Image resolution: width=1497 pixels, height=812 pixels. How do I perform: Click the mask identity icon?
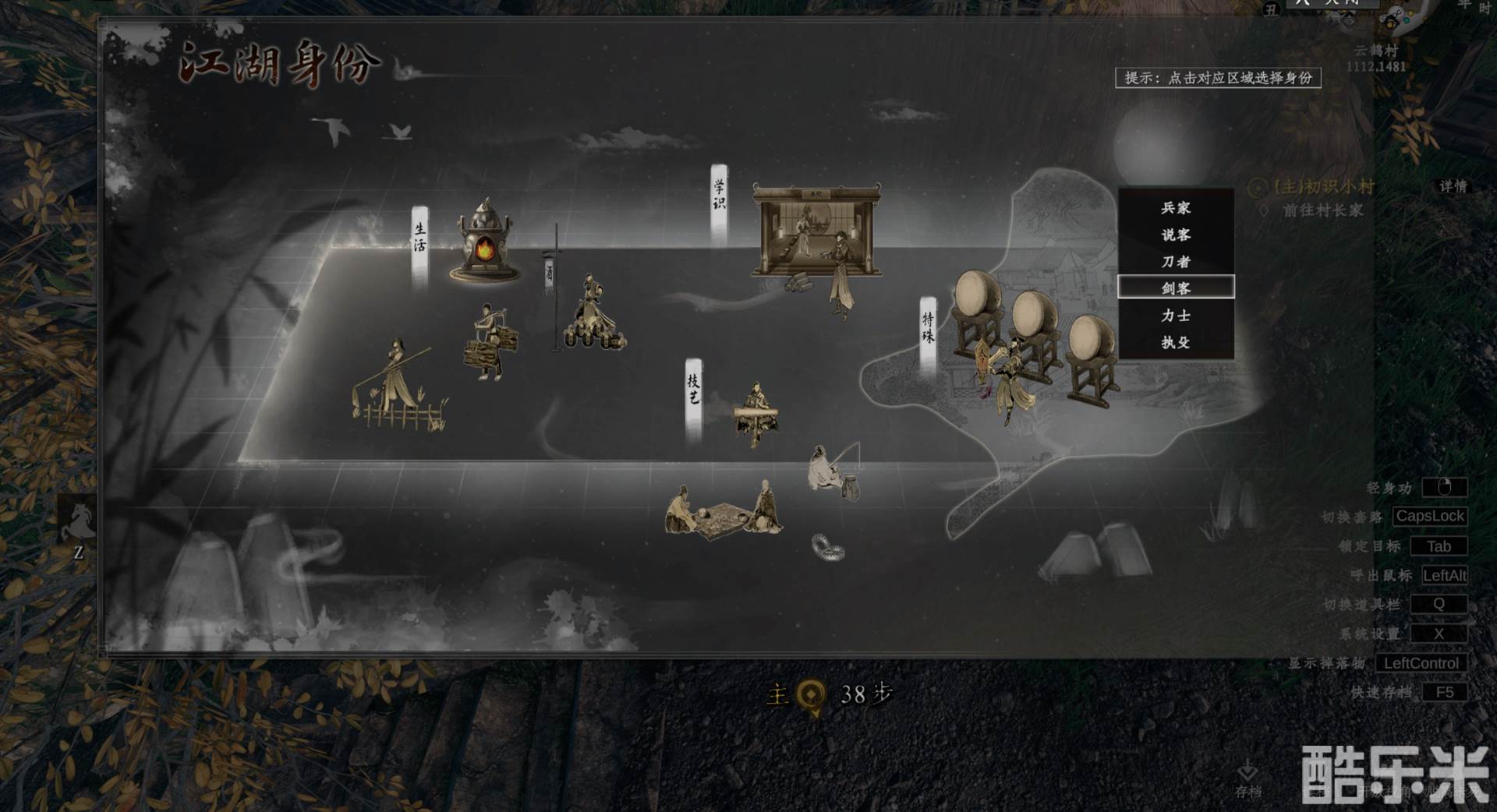tap(827, 547)
